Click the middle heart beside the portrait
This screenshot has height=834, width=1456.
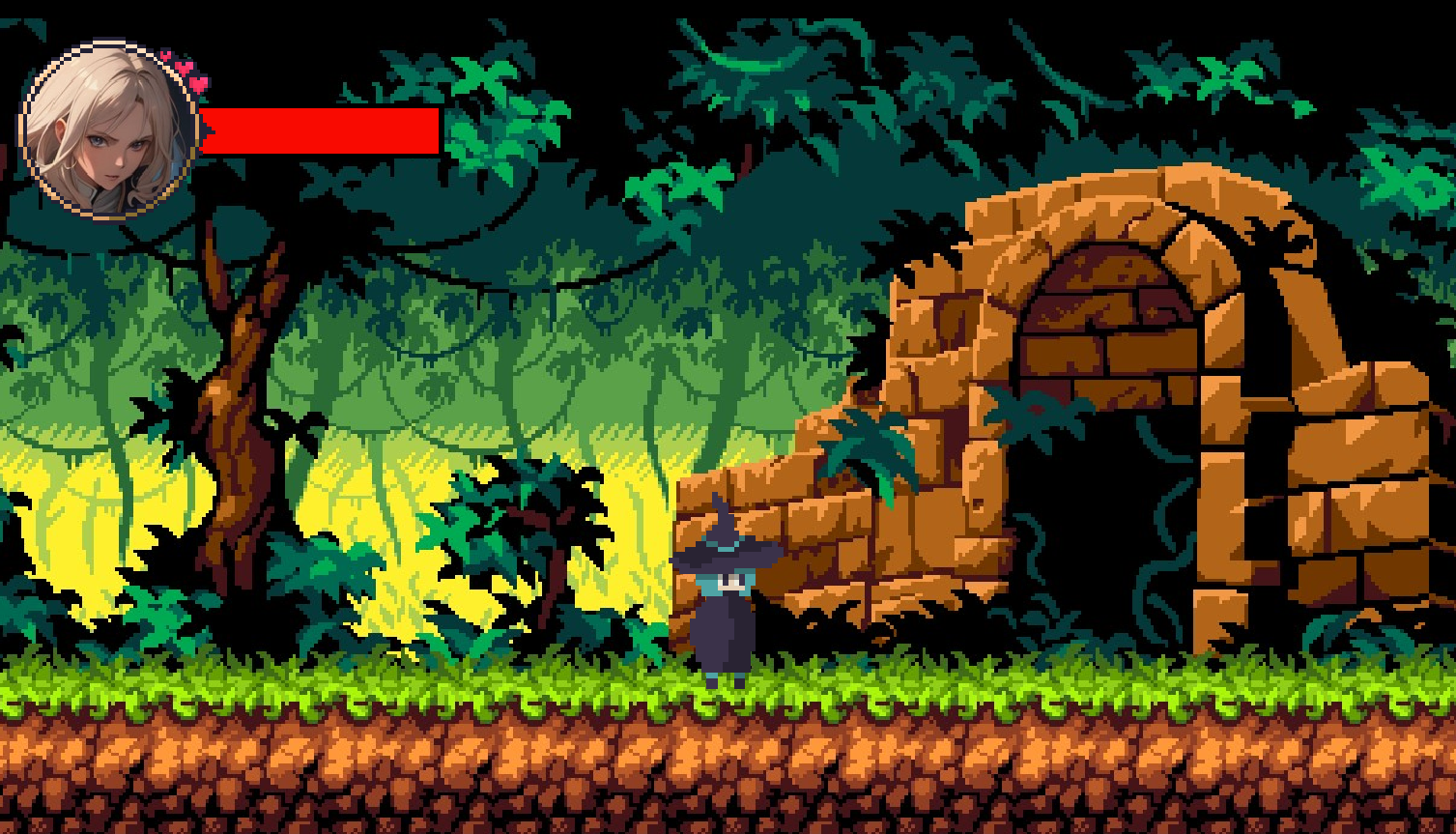[x=184, y=67]
